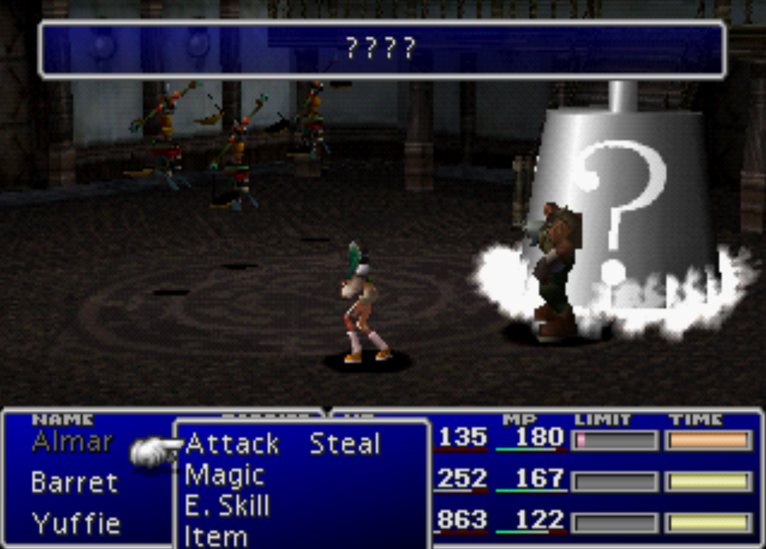Choose Yuffie in the party list
Image resolution: width=766 pixels, height=549 pixels.
point(76,522)
